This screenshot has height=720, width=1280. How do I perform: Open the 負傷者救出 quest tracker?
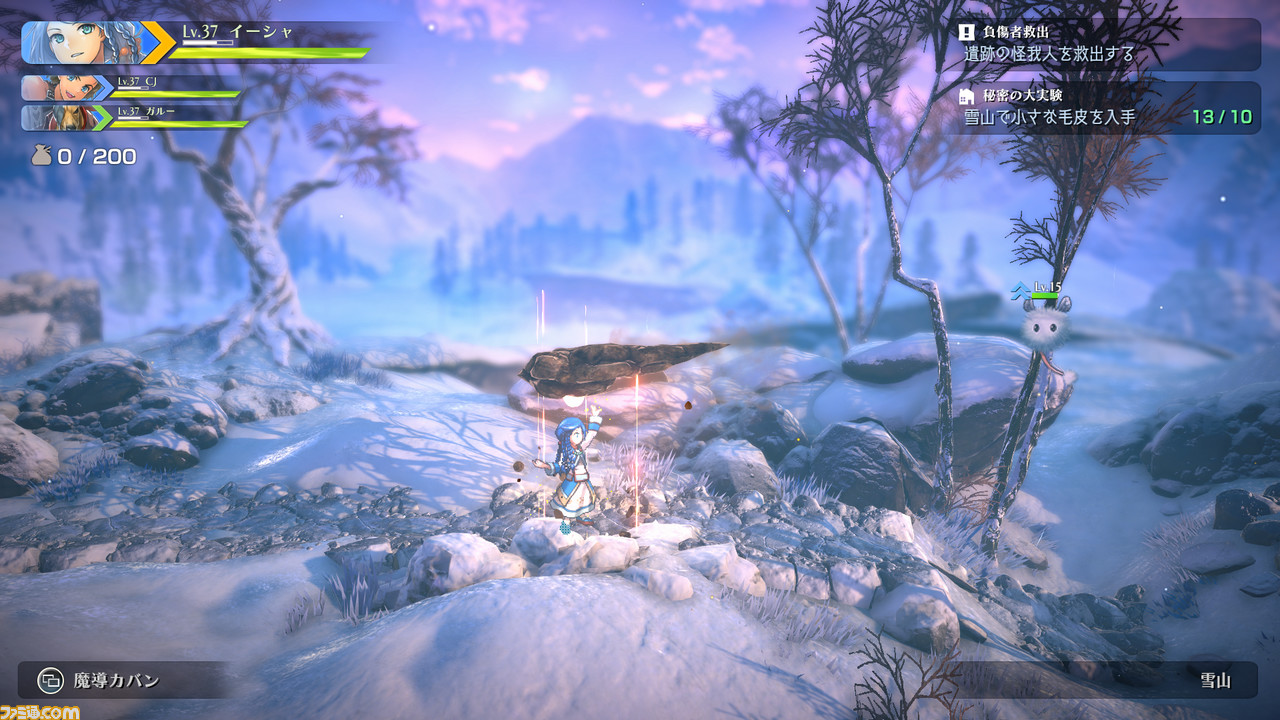tap(1106, 44)
